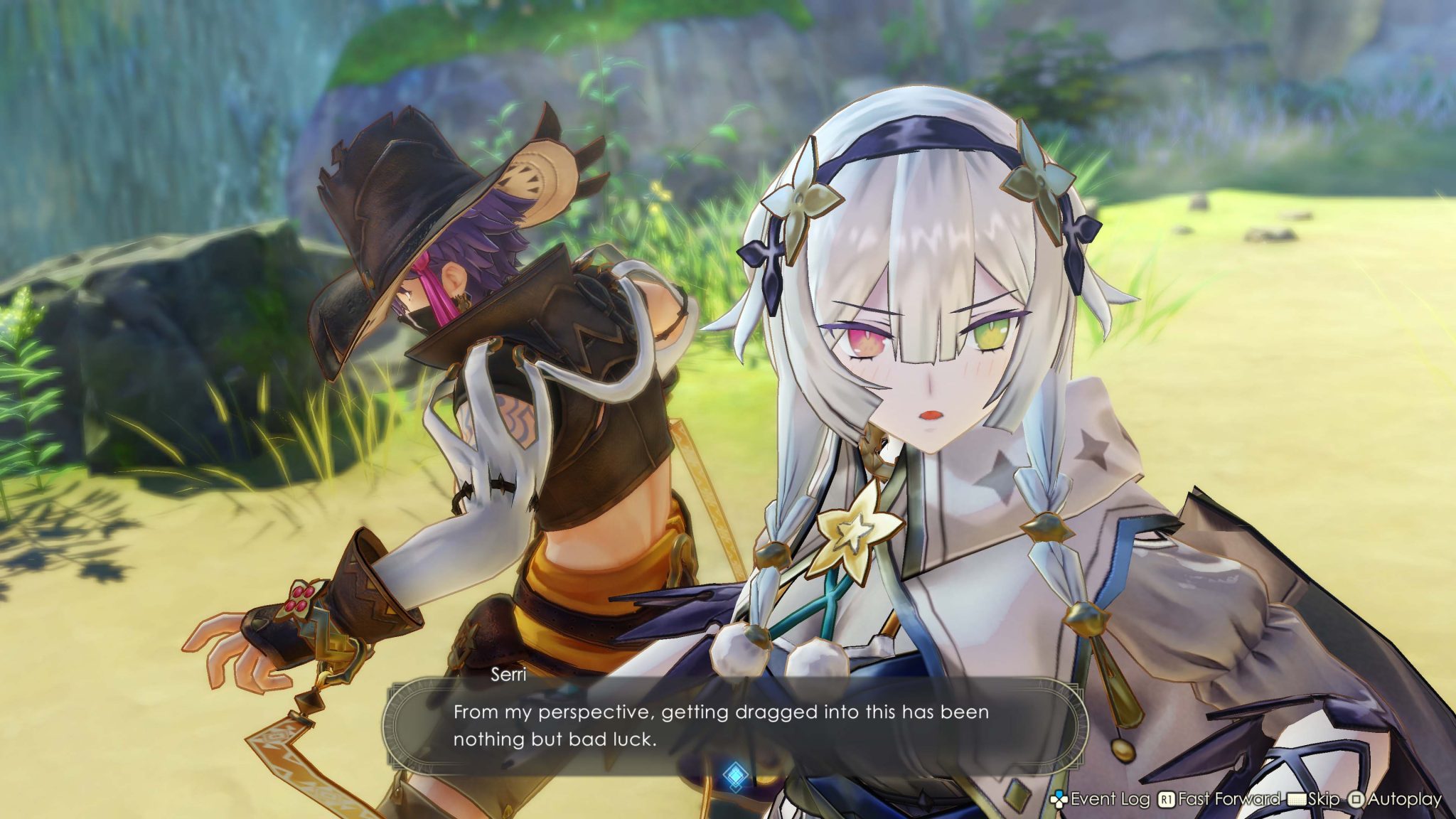Click the Skip label text
The height and width of the screenshot is (819, 1456).
tap(1324, 799)
